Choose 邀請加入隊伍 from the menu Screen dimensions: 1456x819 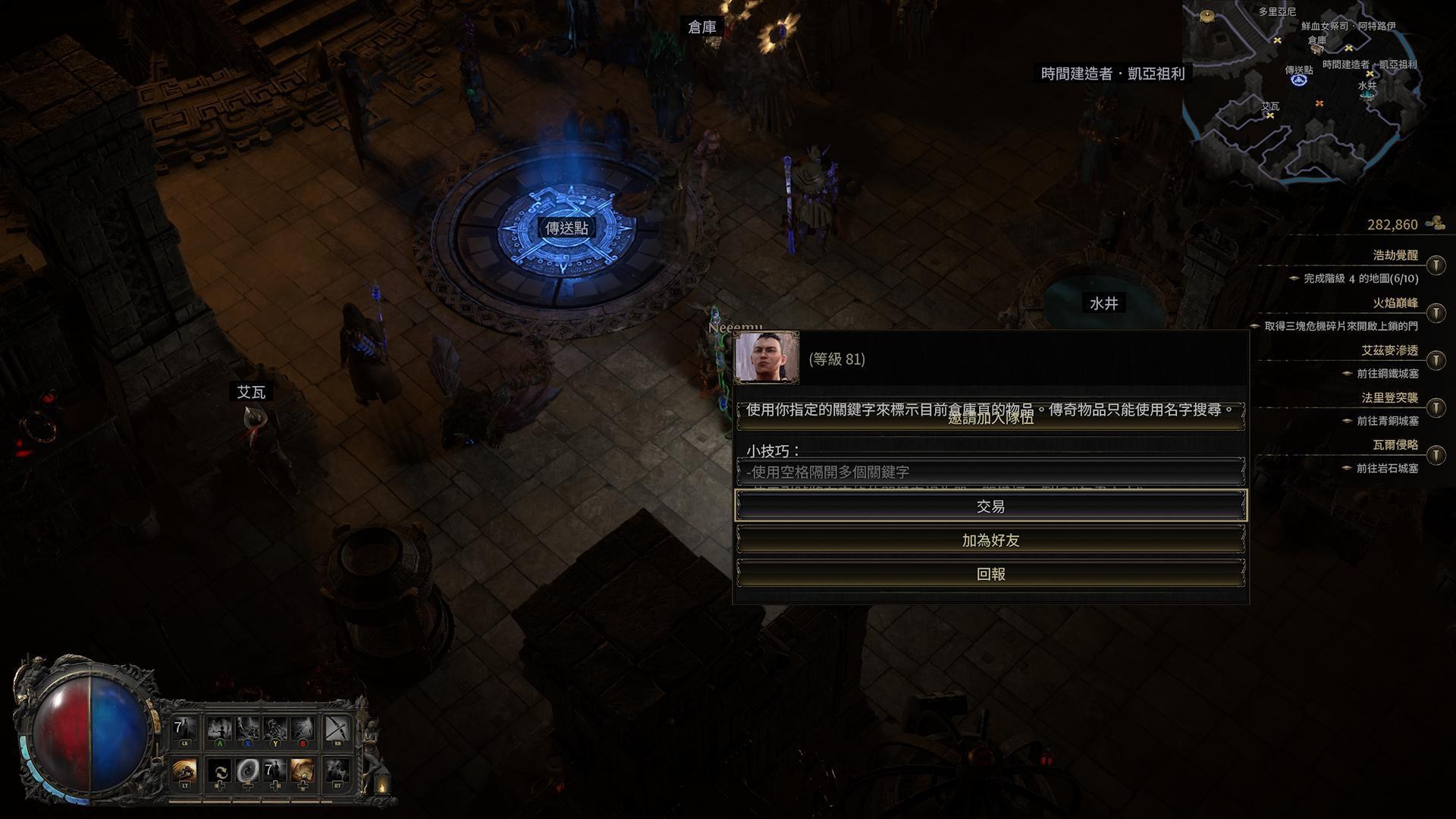(993, 421)
